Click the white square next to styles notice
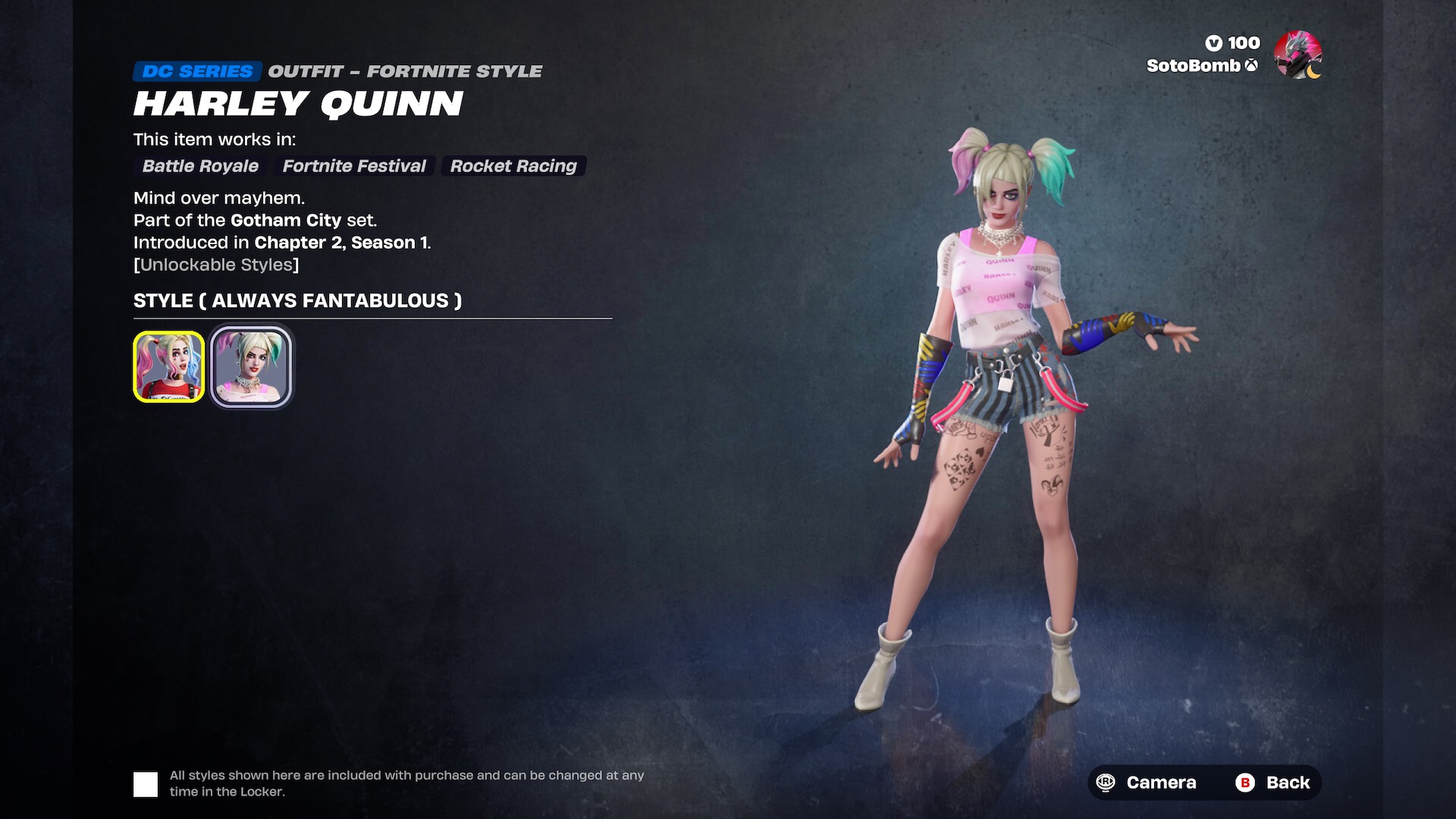This screenshot has height=819, width=1456. pyautogui.click(x=146, y=784)
